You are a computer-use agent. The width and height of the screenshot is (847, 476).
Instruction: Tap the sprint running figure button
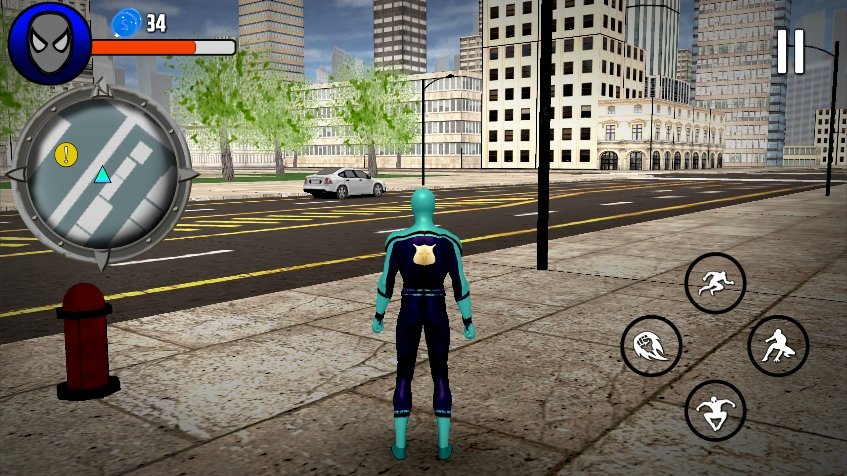715,283
